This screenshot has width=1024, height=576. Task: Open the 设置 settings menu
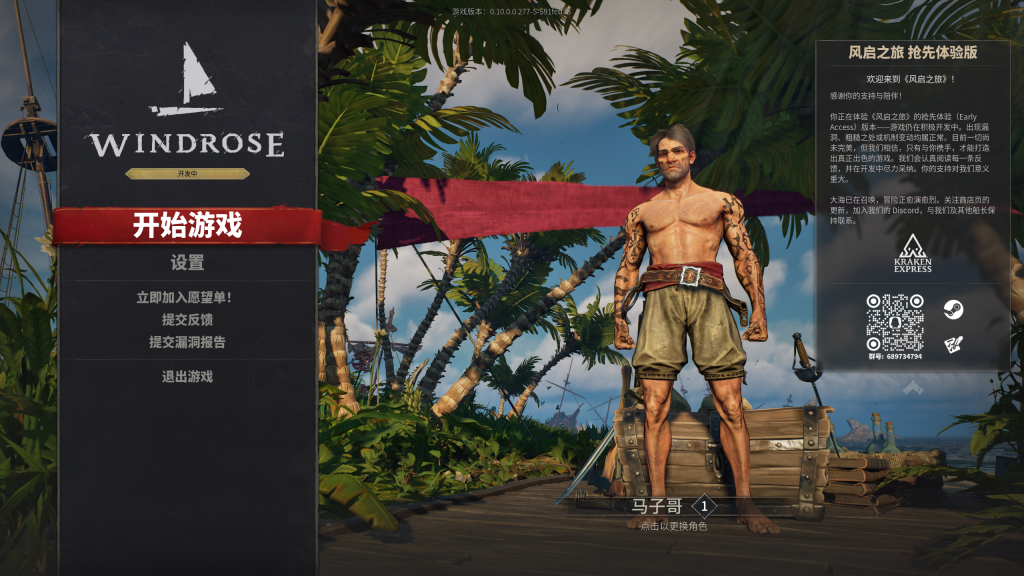coord(187,263)
